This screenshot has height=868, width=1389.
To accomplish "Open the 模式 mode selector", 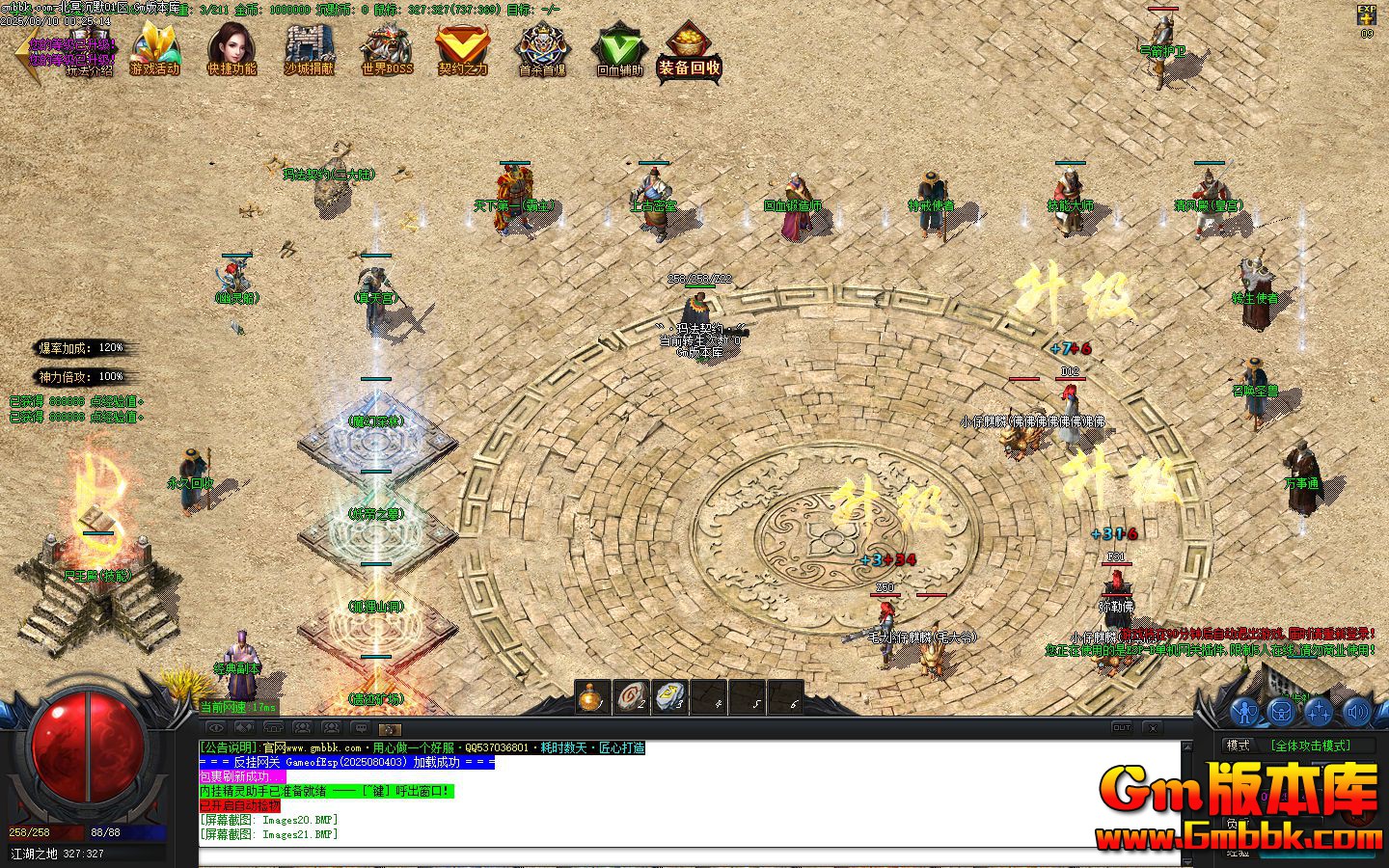I will point(1238,745).
